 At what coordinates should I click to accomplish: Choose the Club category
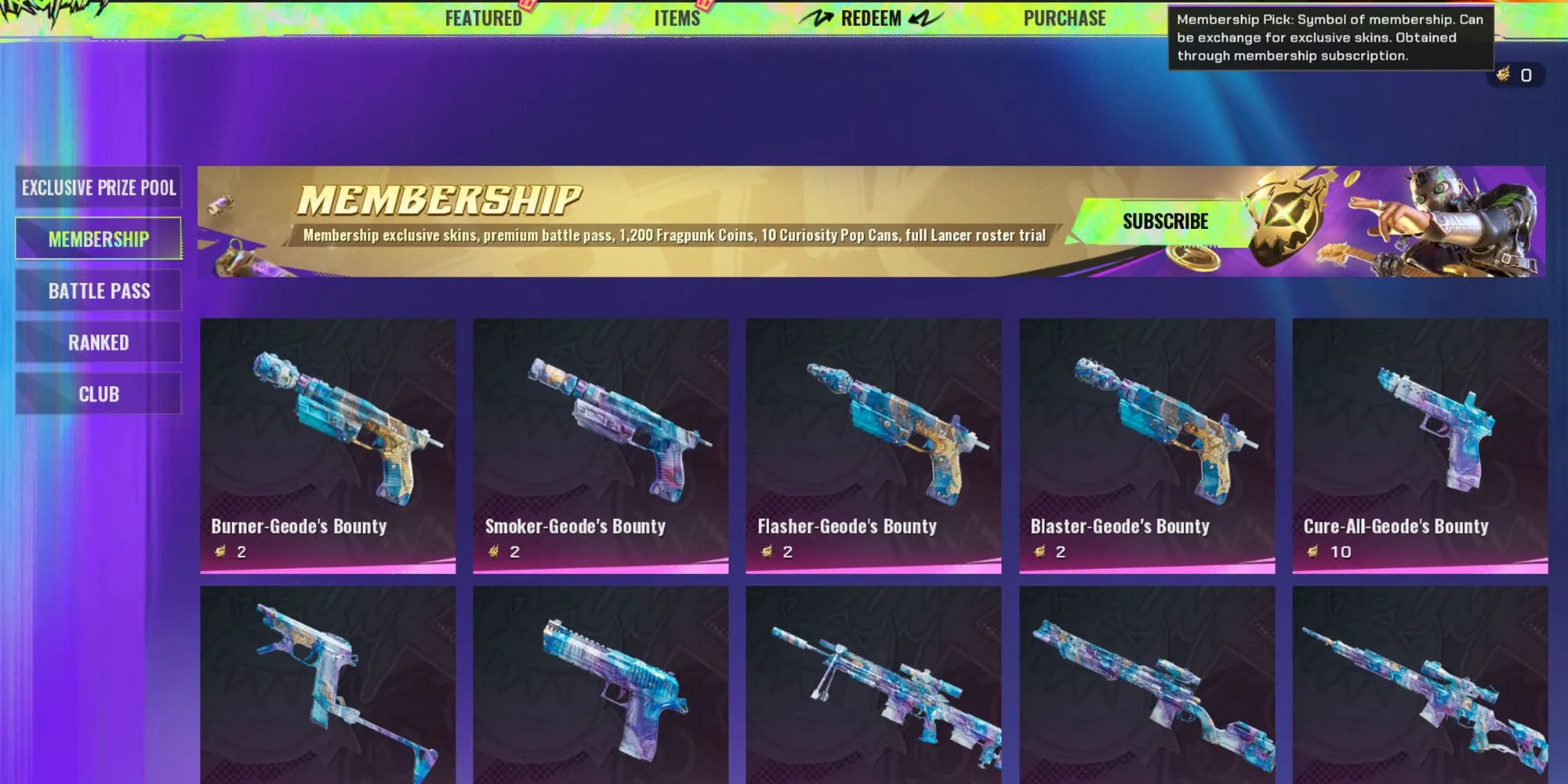point(99,394)
